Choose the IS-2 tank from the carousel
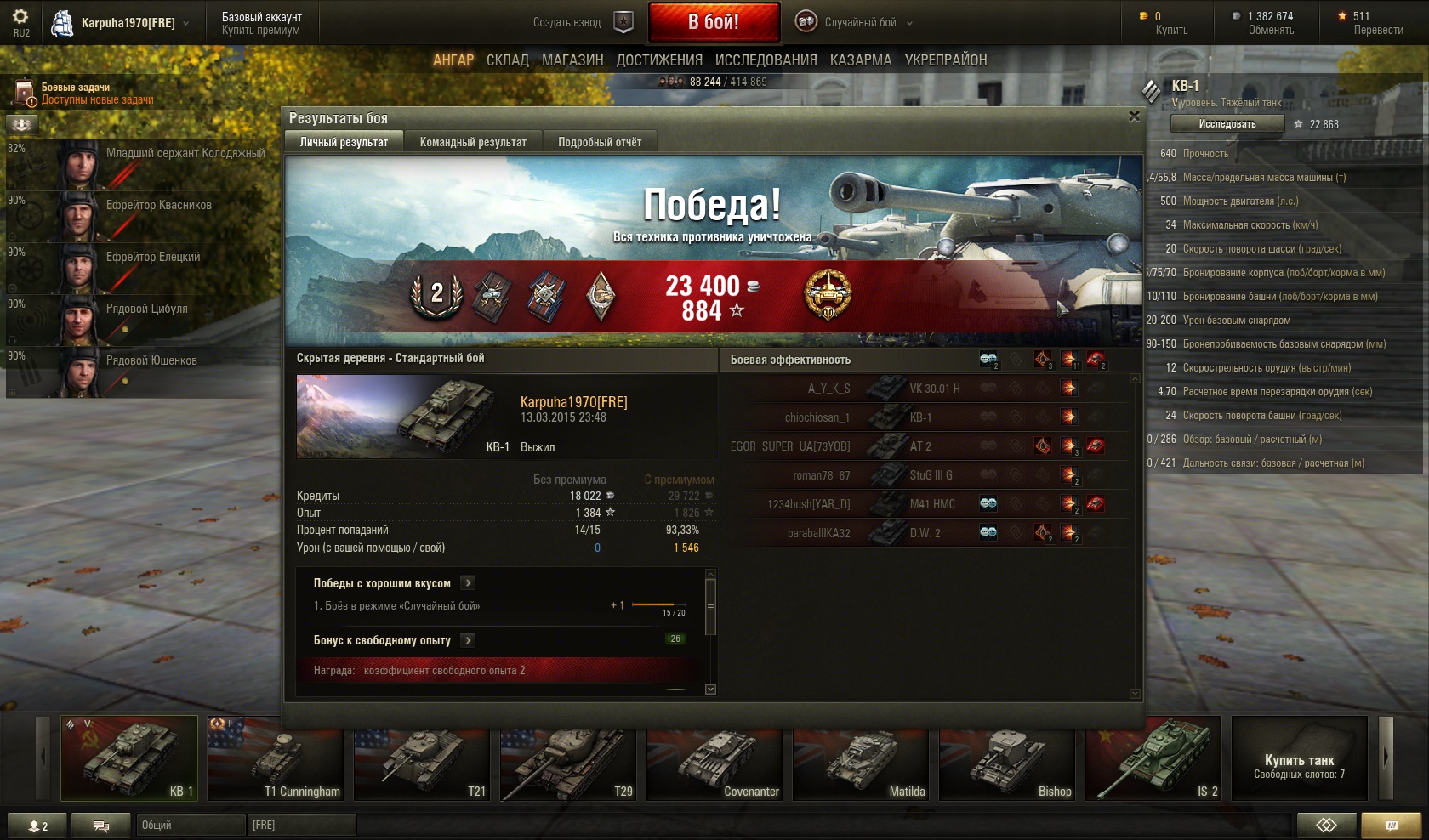 point(1153,758)
